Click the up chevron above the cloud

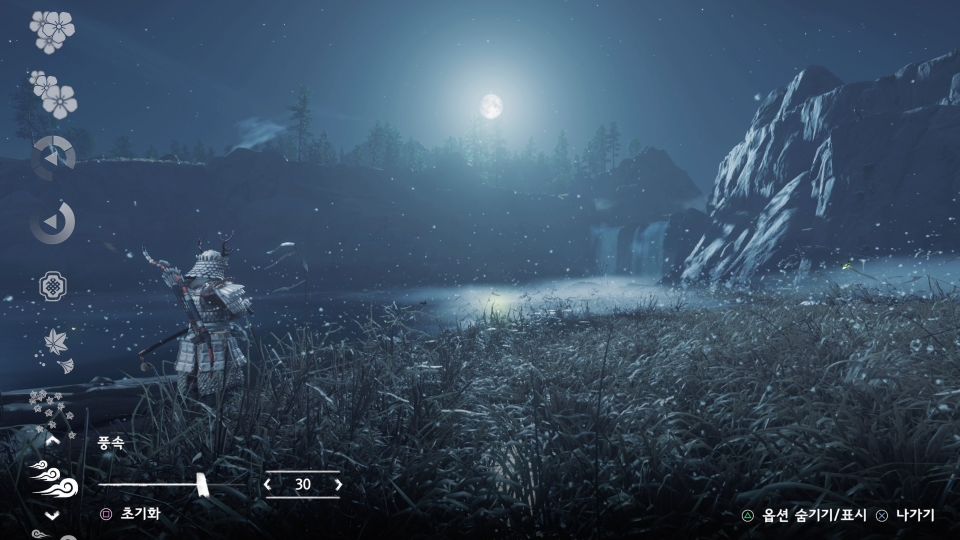53,439
